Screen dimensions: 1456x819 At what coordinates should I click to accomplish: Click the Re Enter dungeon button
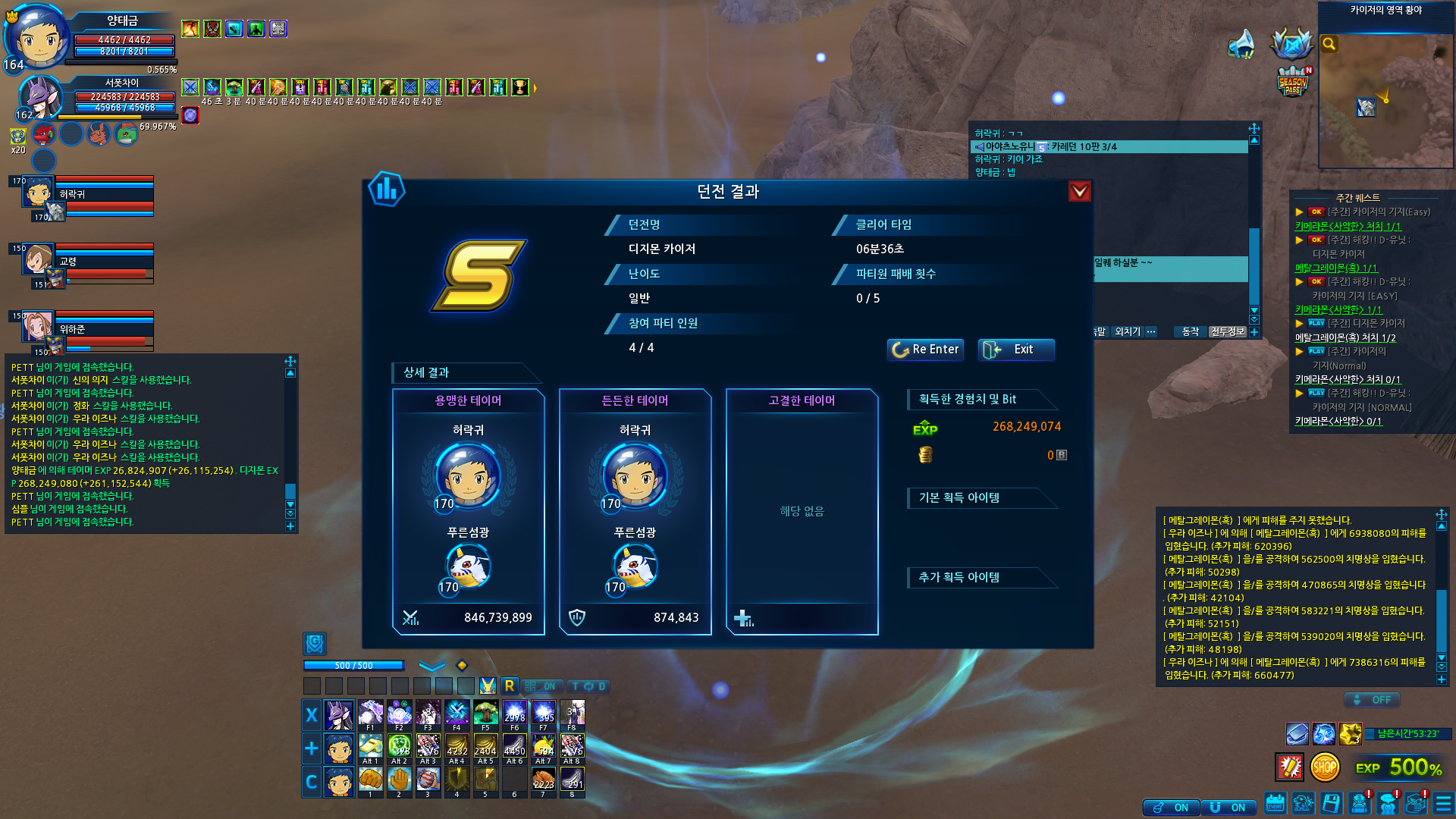pyautogui.click(x=925, y=350)
